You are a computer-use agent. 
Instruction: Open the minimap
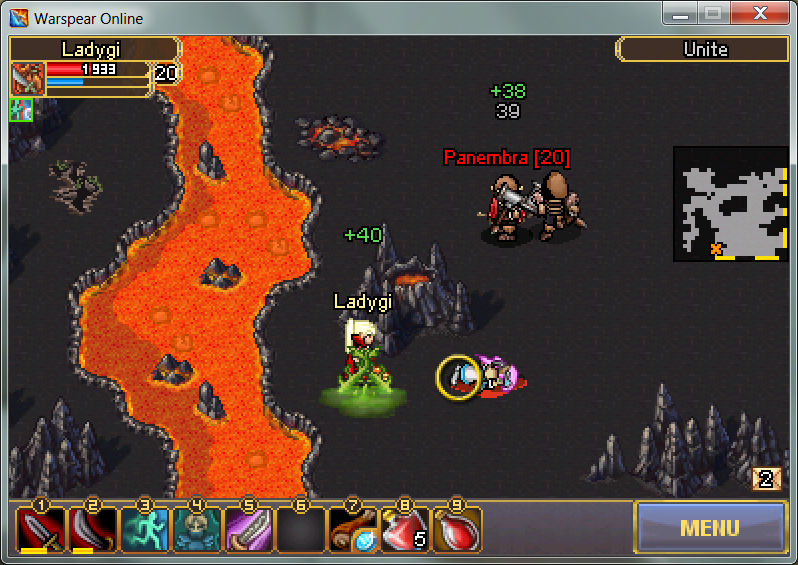729,204
